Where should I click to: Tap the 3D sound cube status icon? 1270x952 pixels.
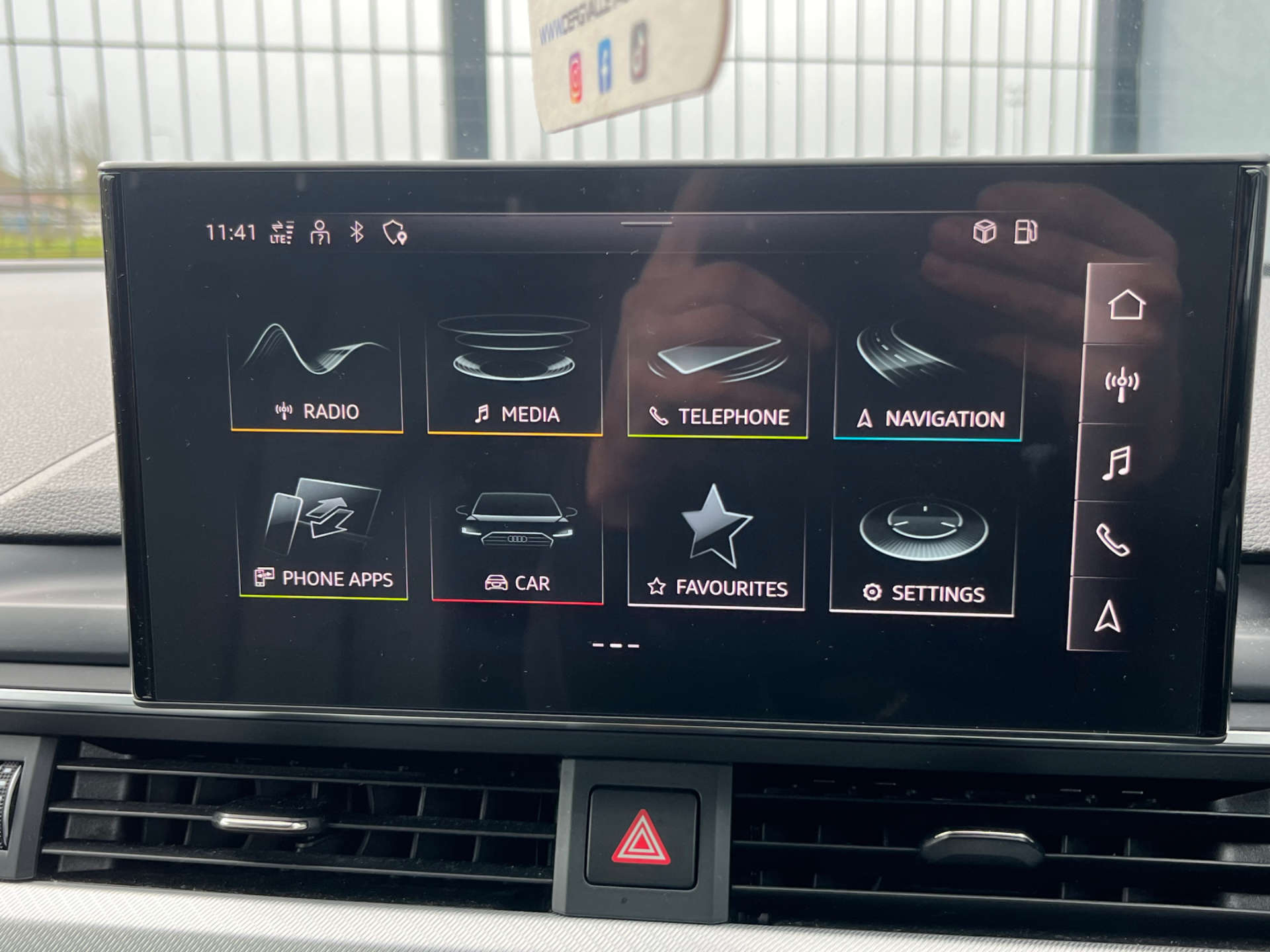tap(984, 230)
